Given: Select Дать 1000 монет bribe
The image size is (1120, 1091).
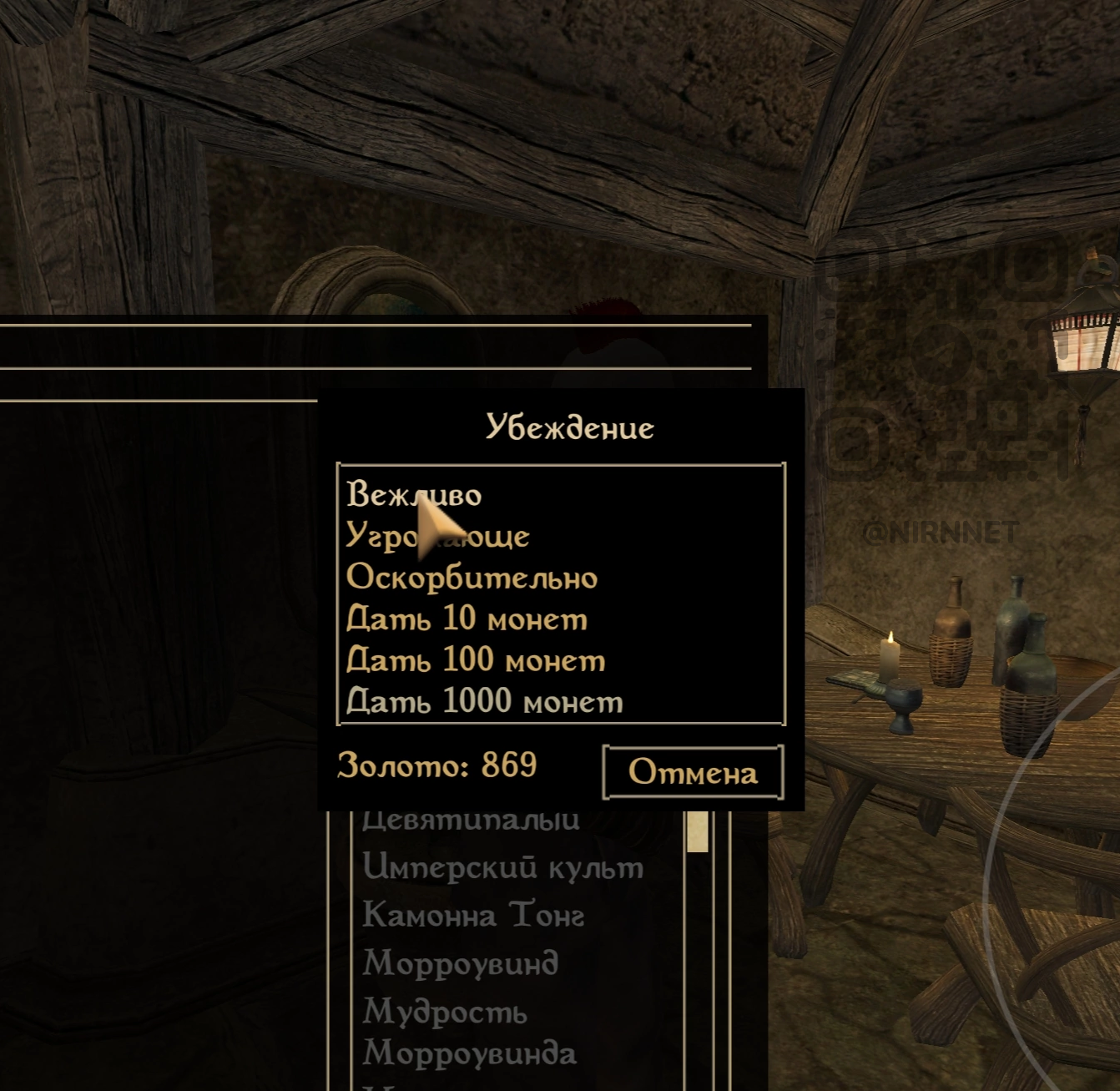Looking at the screenshot, I should [x=484, y=701].
